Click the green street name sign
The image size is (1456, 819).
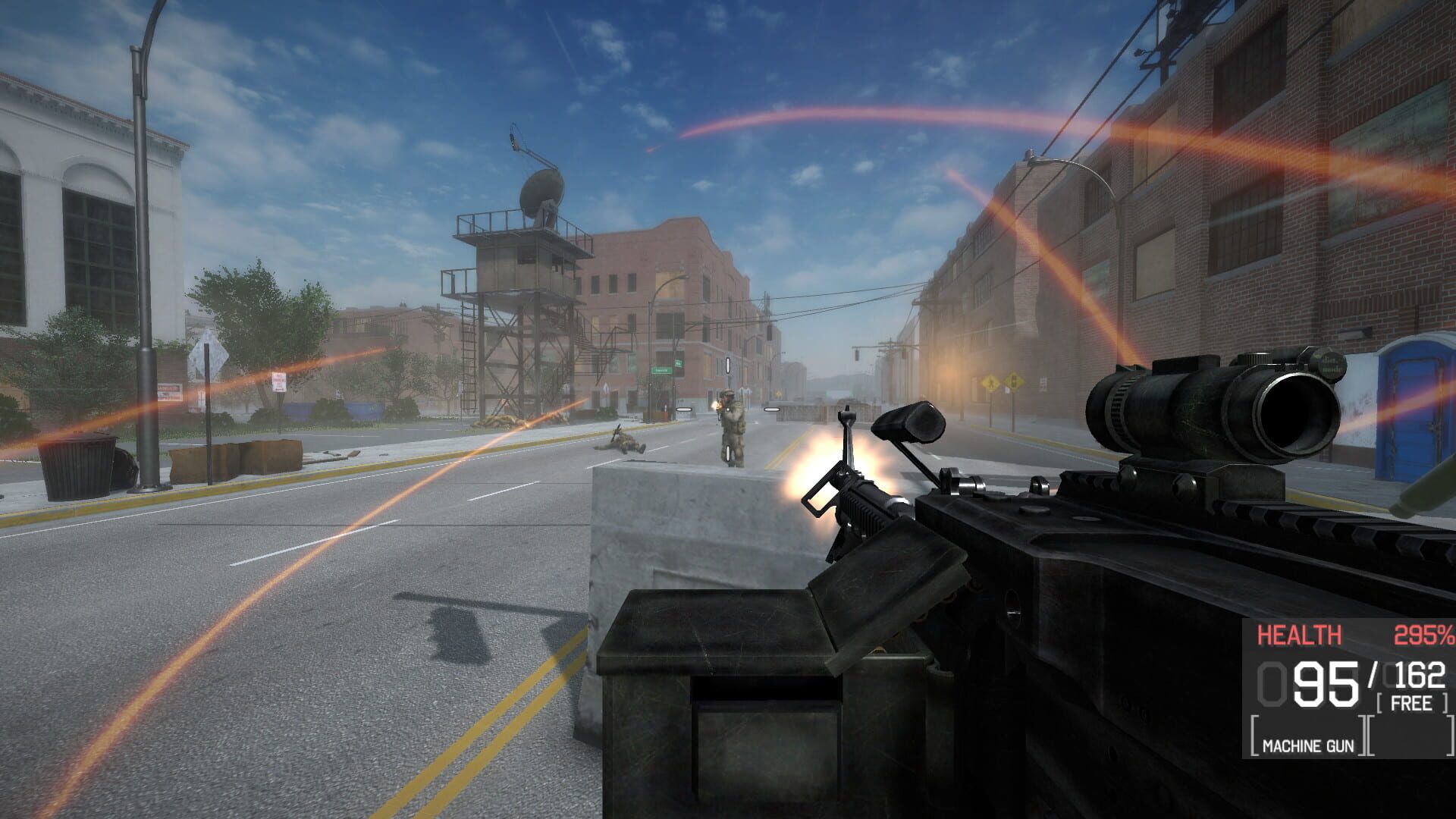click(x=662, y=369)
